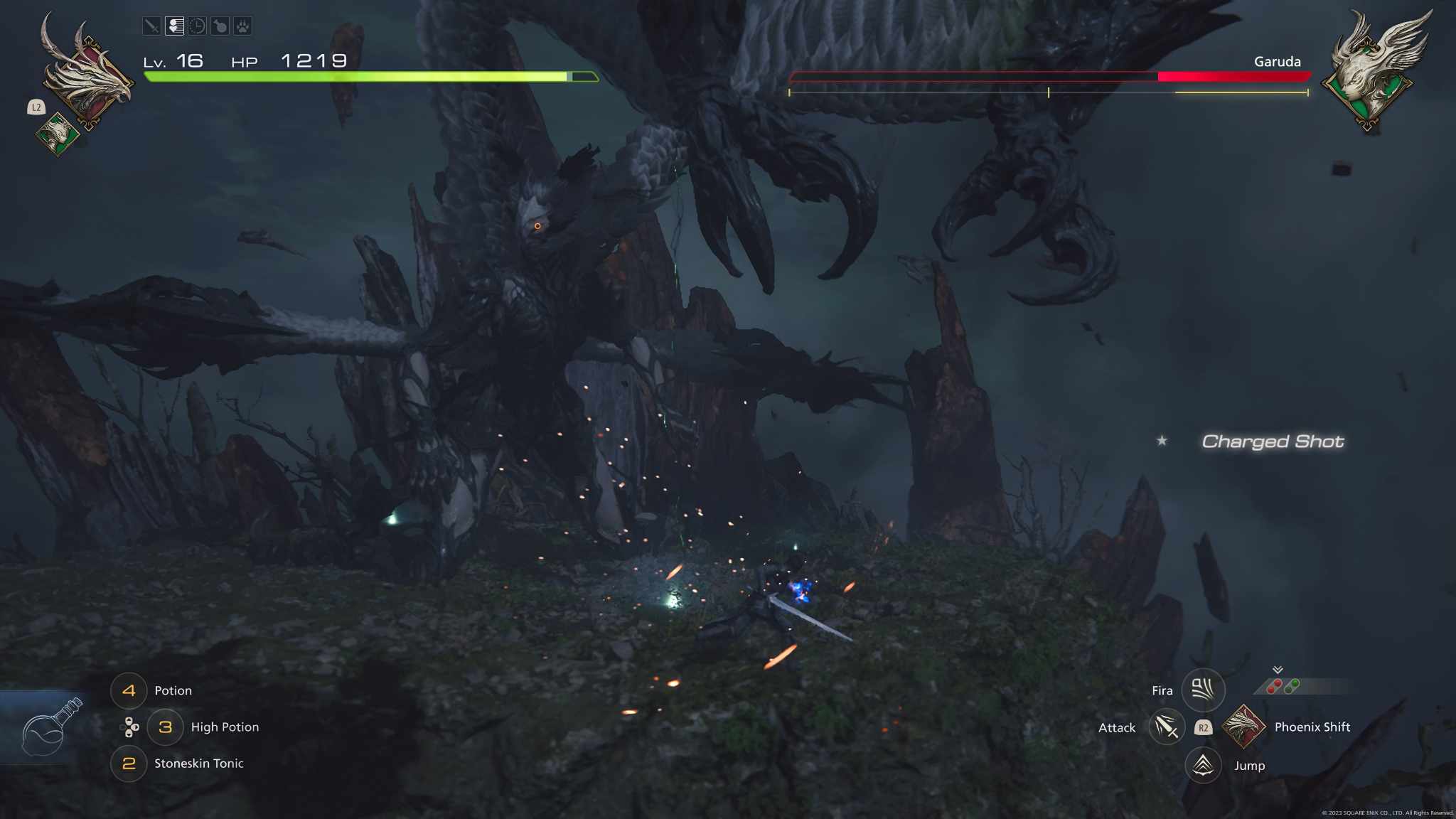The image size is (1456, 819).
Task: Select the highlighted auto-dodge accessory icon
Action: tap(174, 26)
